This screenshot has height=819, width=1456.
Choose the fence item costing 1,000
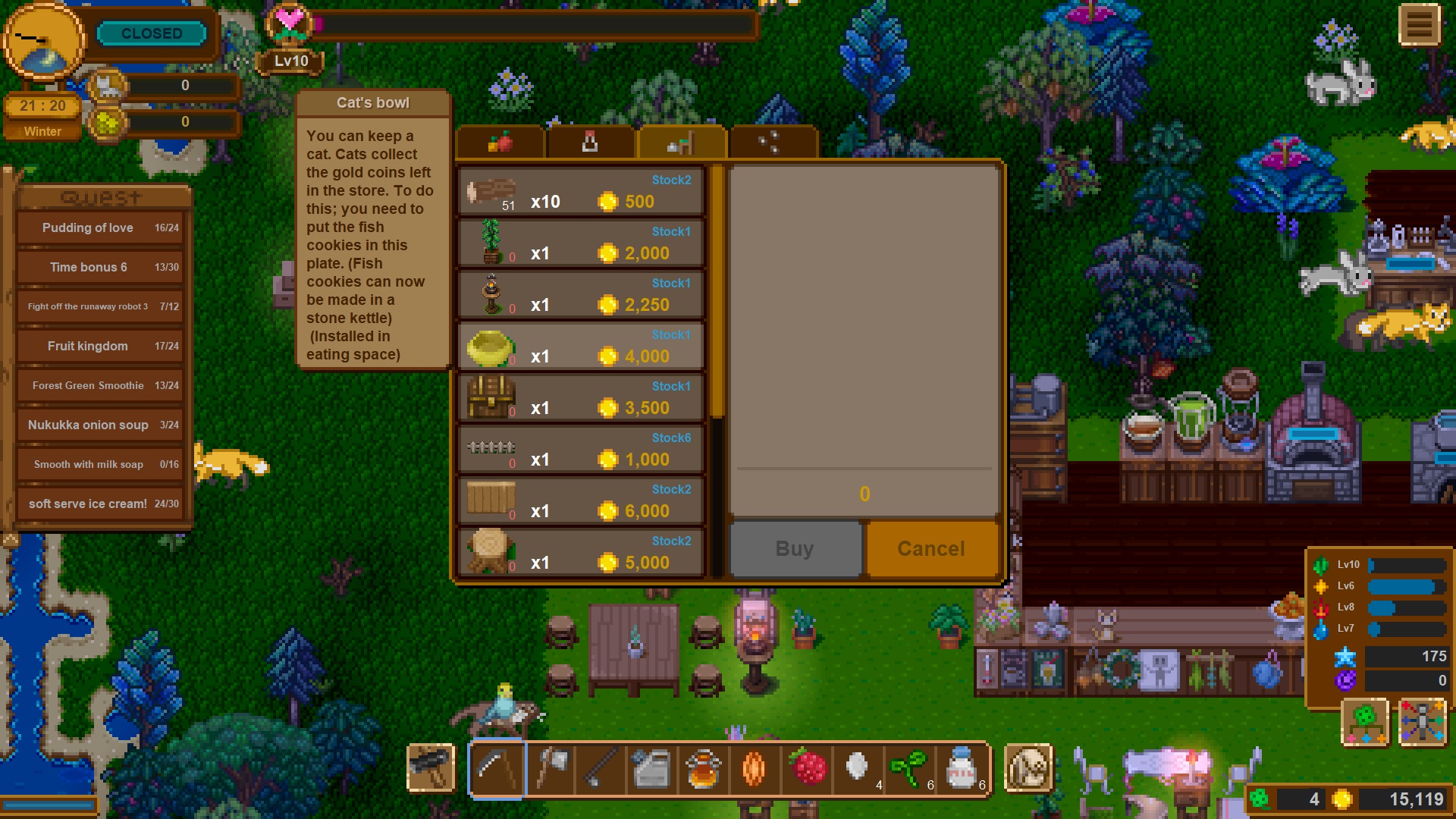click(x=581, y=450)
